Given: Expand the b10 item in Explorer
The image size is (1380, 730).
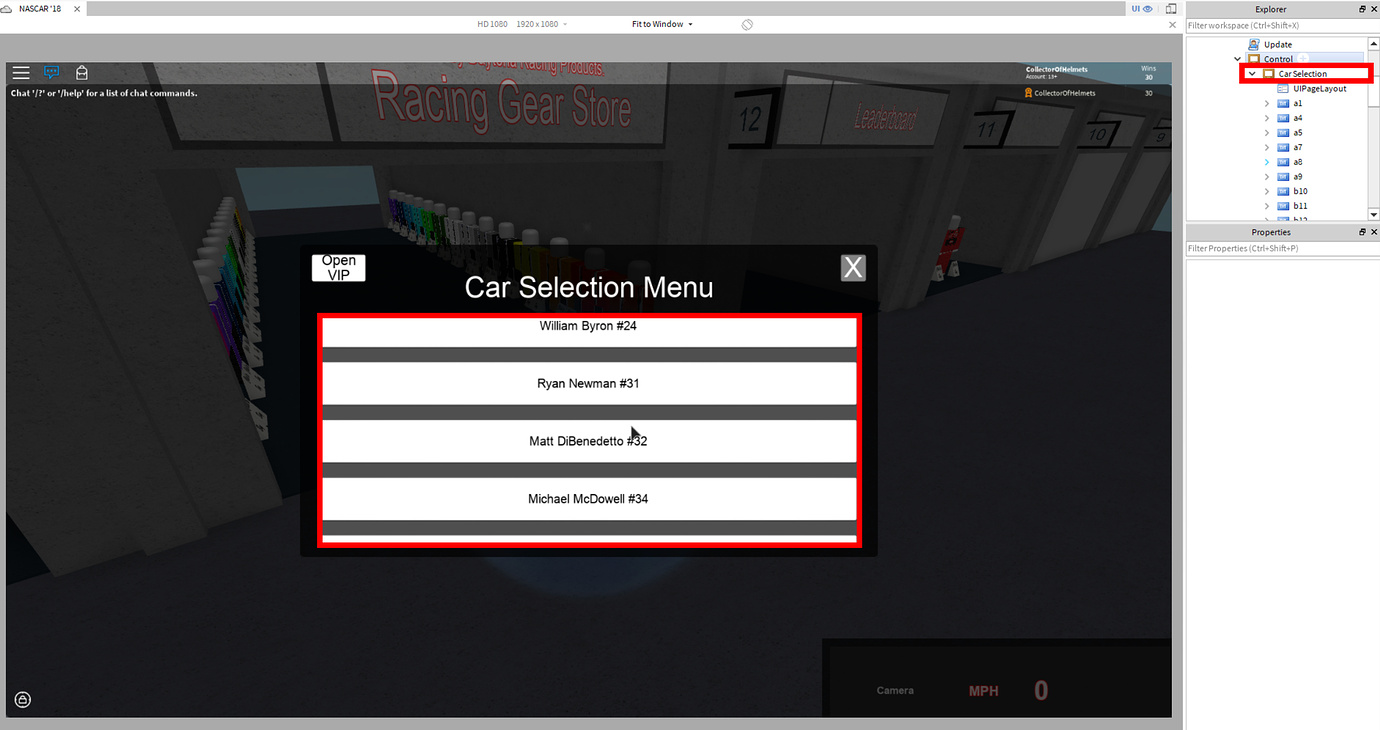Looking at the screenshot, I should coord(1267,190).
